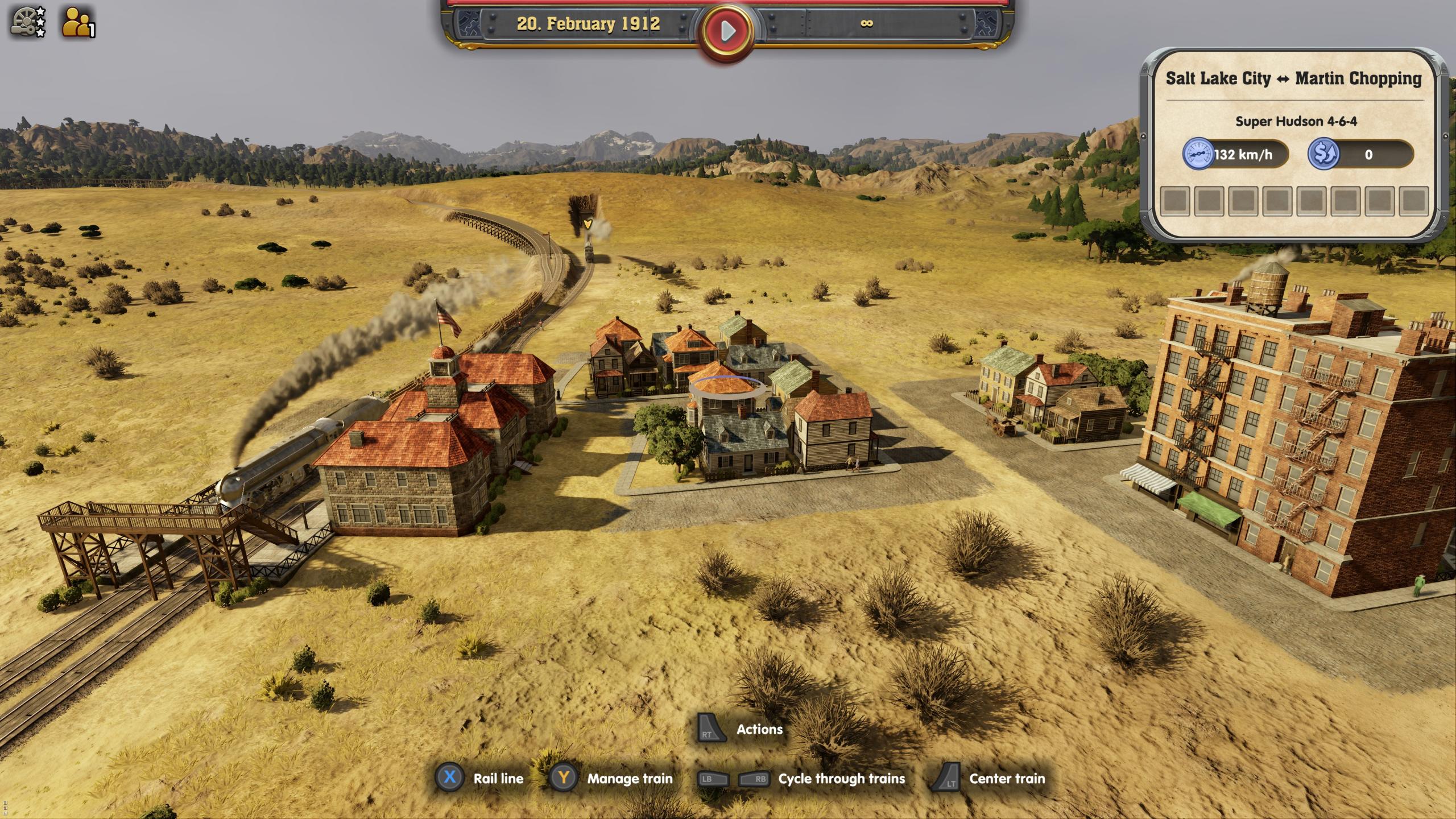The height and width of the screenshot is (819, 1456).
Task: Click the infinity symbol on the top bar
Action: click(867, 24)
